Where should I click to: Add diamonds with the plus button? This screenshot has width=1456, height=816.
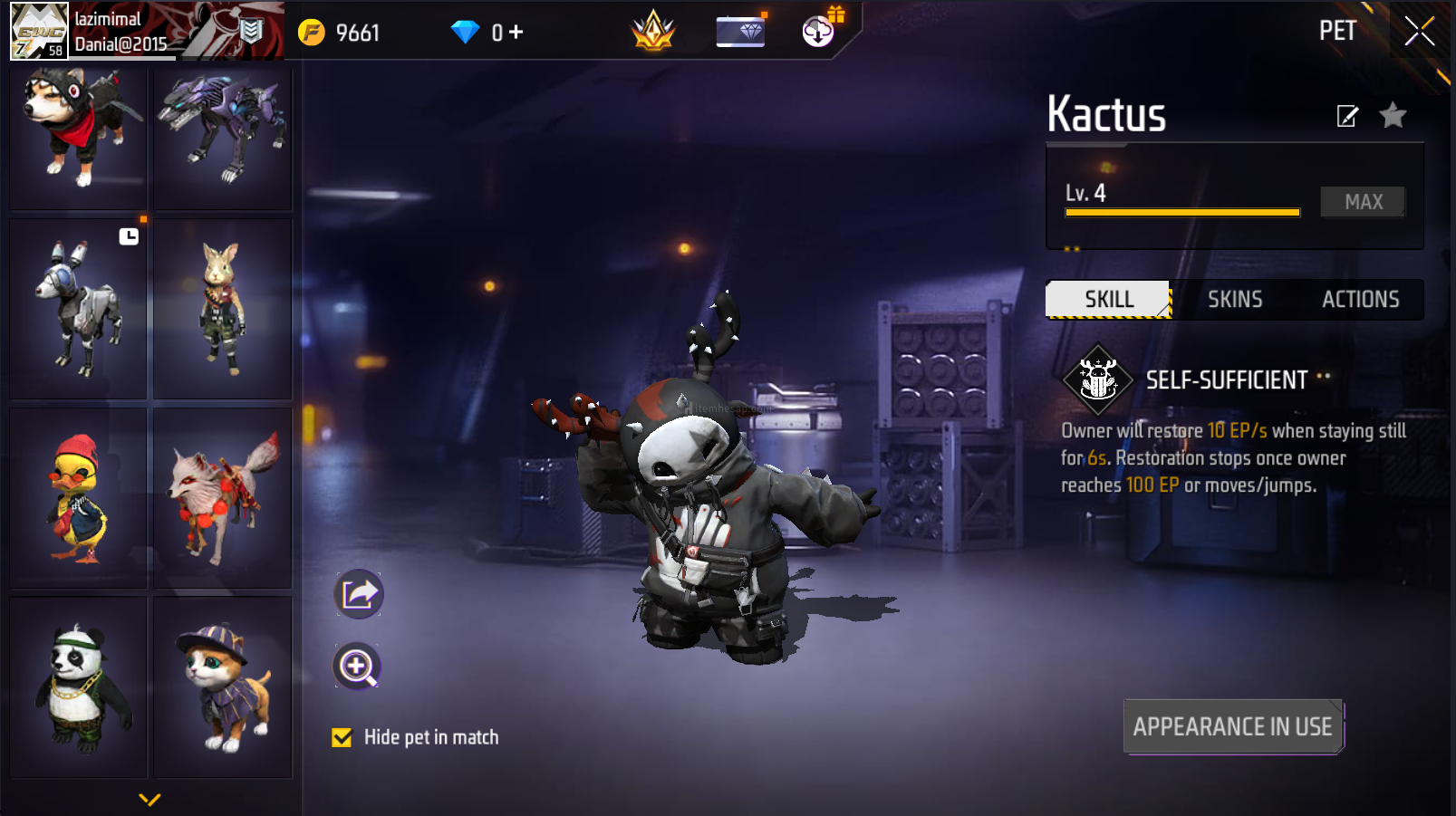click(516, 33)
